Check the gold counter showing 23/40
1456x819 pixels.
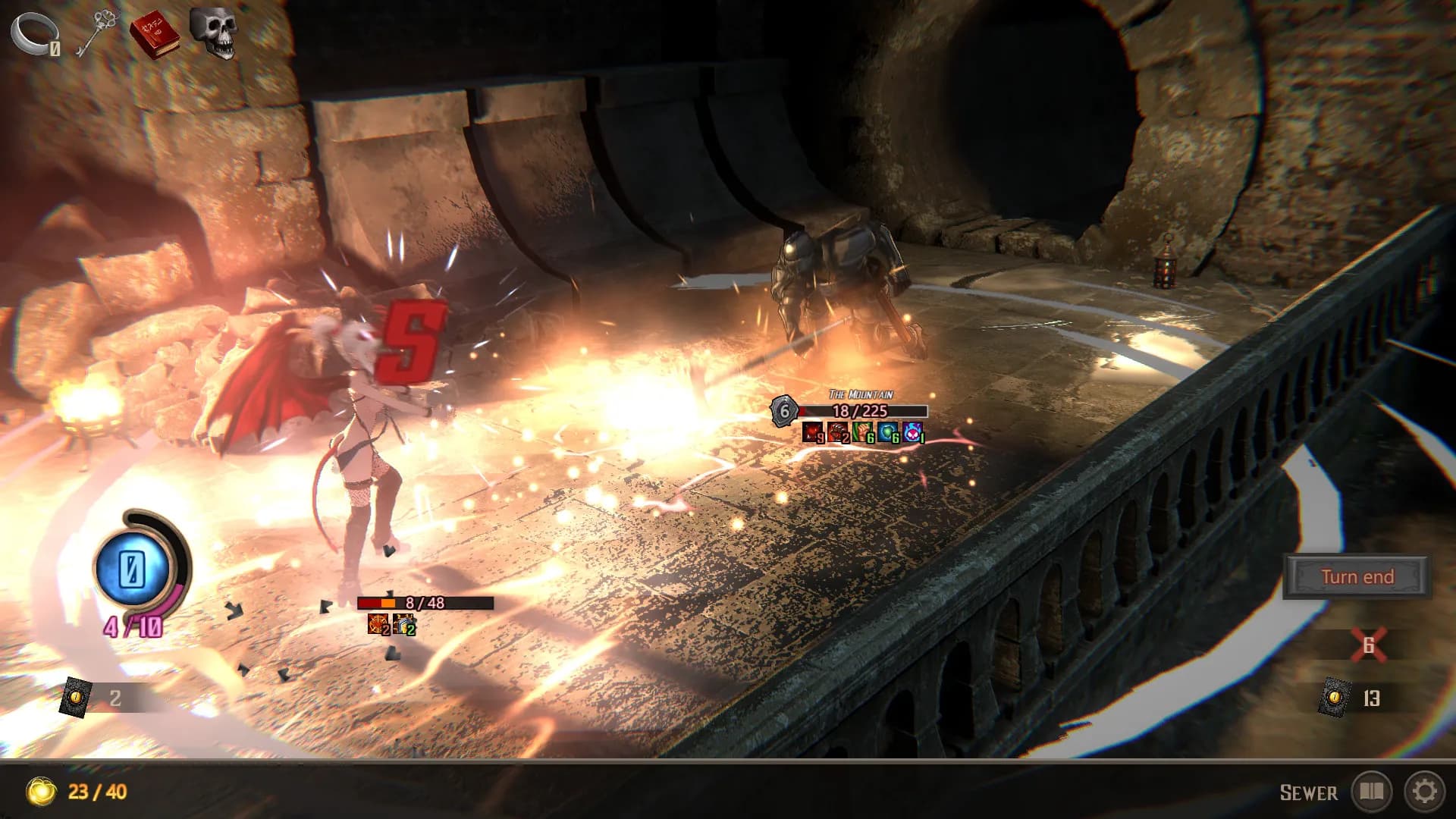(x=70, y=792)
